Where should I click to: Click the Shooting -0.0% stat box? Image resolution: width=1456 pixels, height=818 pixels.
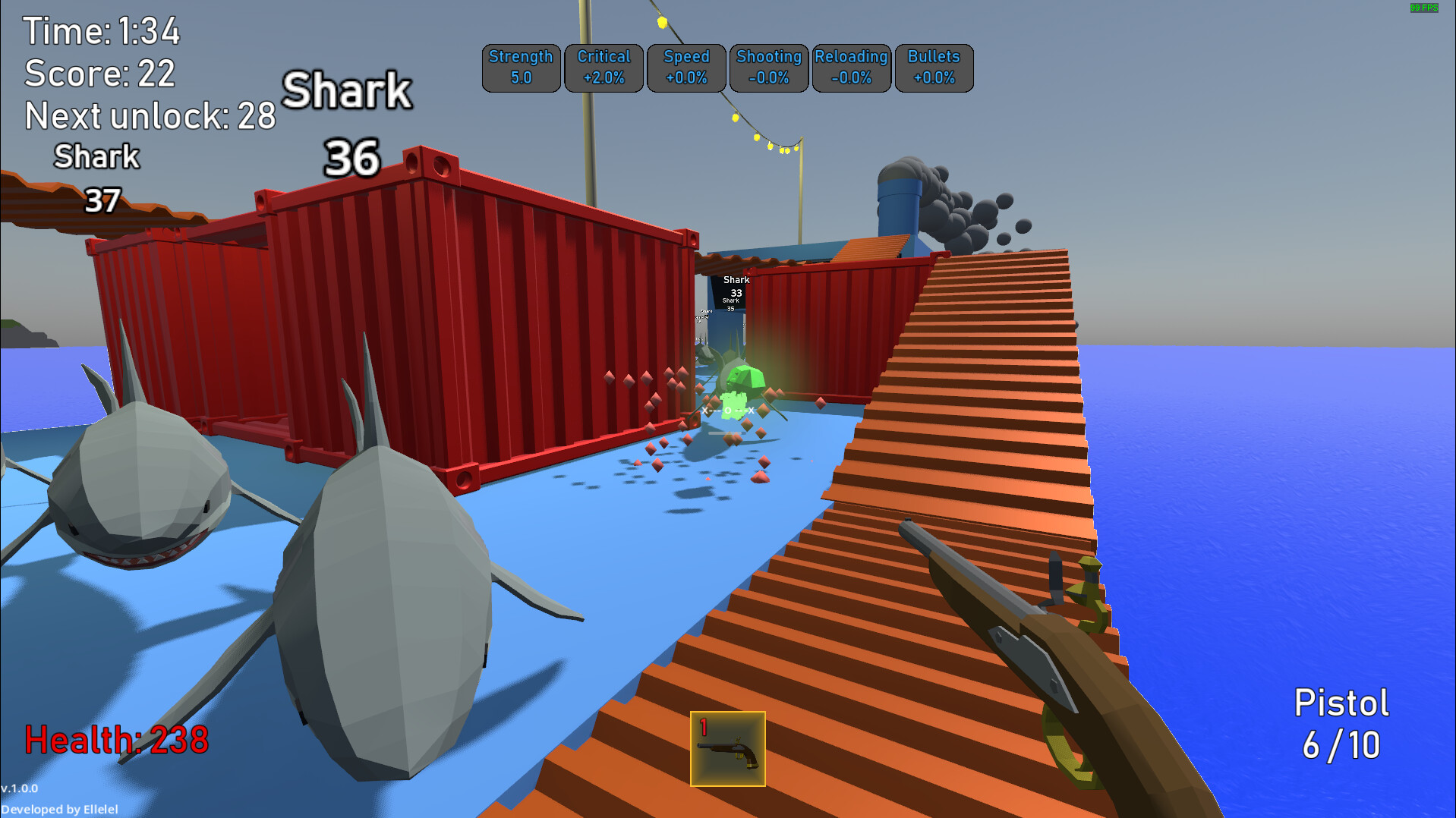[x=768, y=68]
